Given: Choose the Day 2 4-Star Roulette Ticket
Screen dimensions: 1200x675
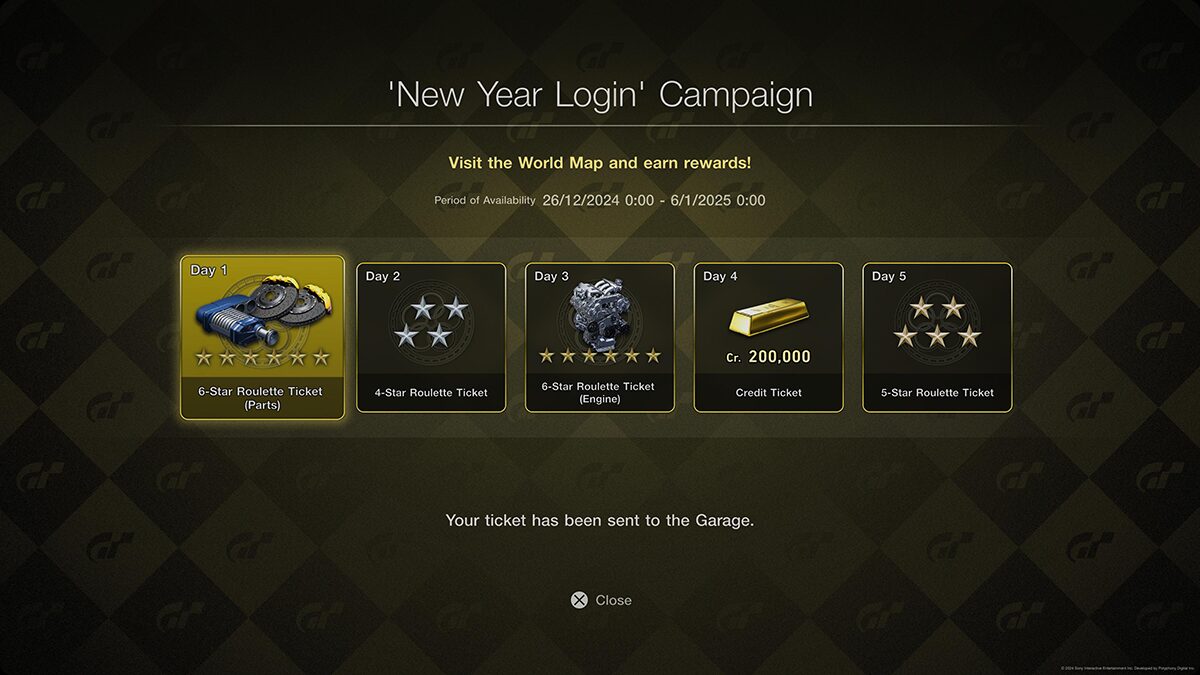Looking at the screenshot, I should click(x=431, y=337).
